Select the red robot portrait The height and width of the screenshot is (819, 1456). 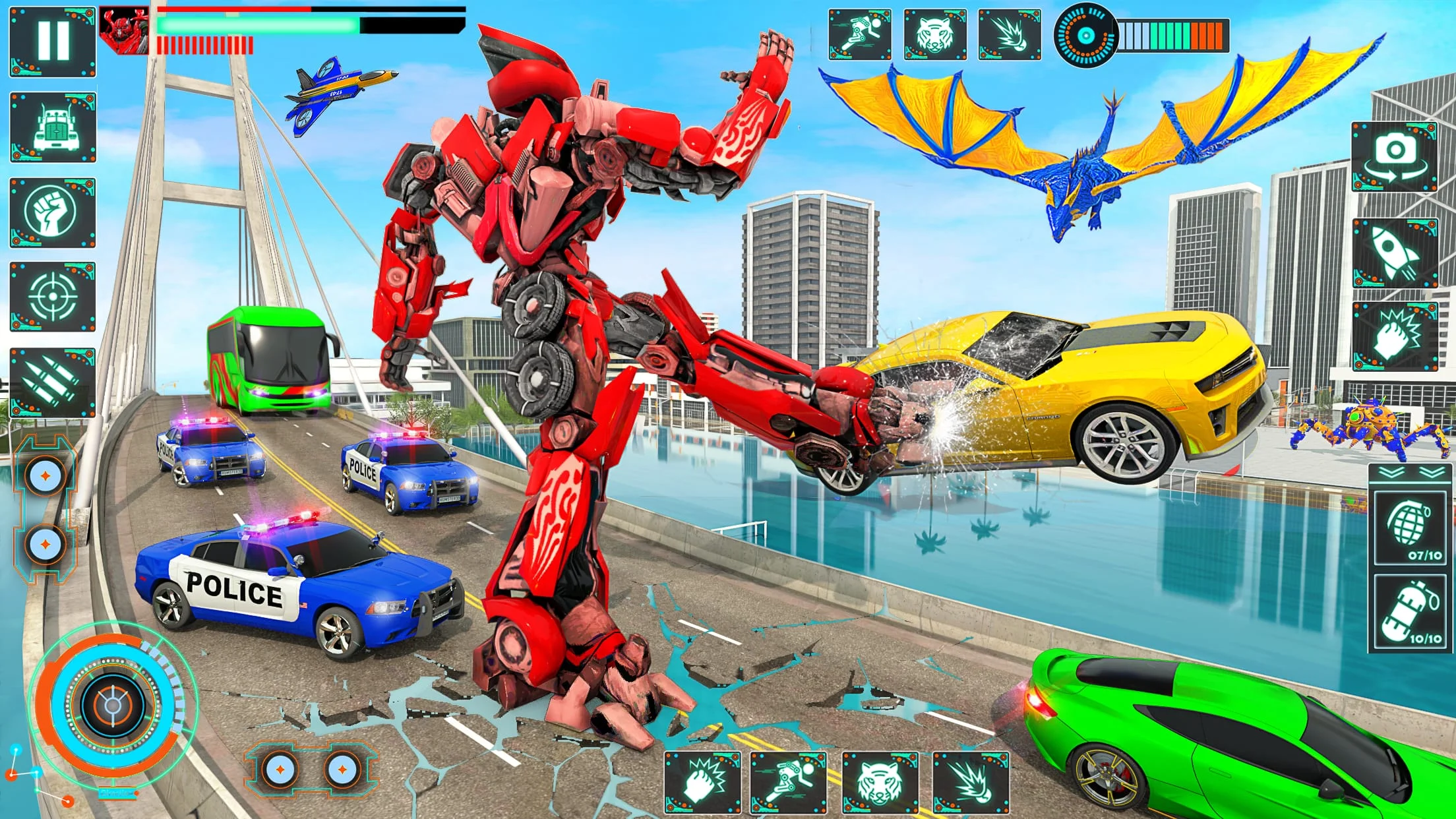[125, 30]
